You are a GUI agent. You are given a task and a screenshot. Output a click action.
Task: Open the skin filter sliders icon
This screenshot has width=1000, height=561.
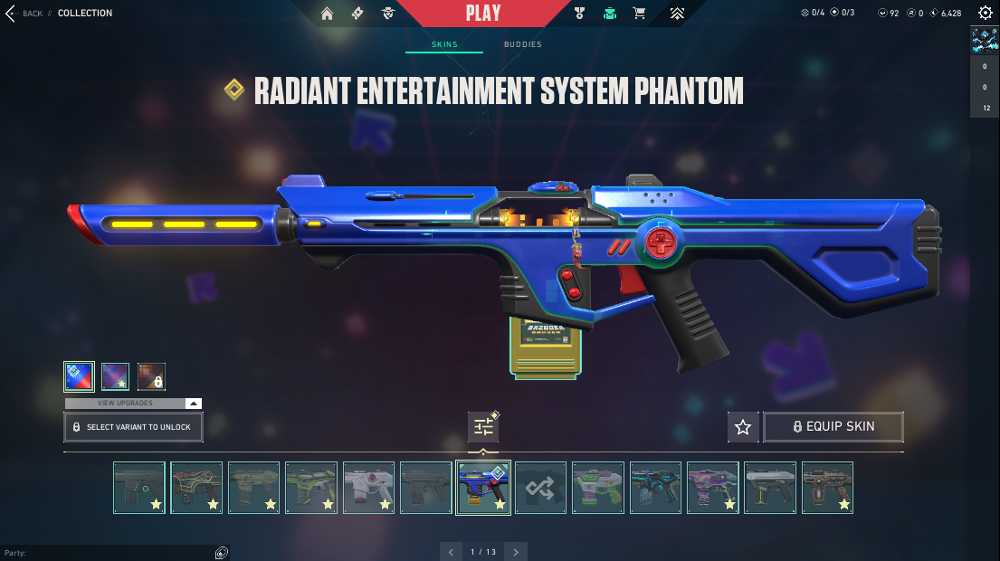pyautogui.click(x=483, y=427)
